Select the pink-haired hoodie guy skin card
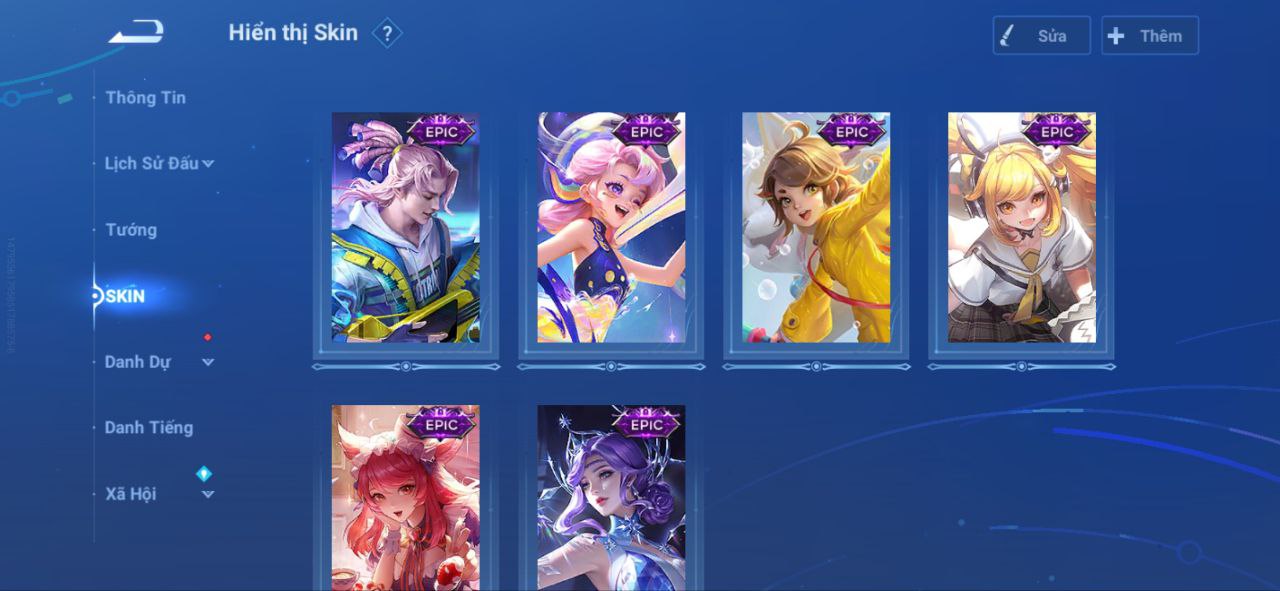 tap(406, 228)
